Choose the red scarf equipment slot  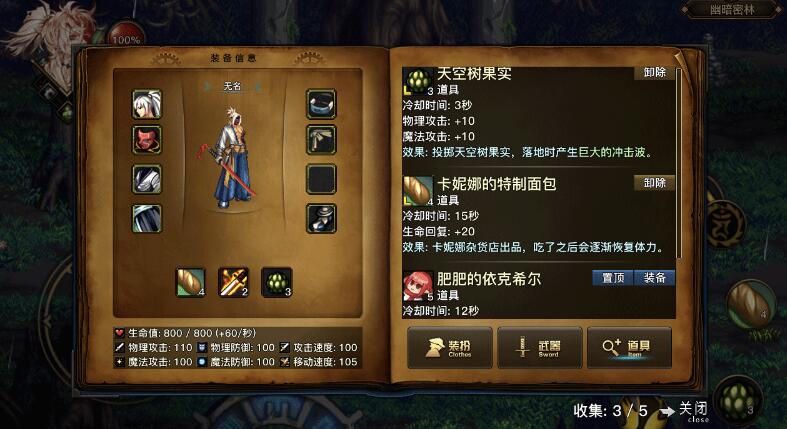pyautogui.click(x=147, y=139)
